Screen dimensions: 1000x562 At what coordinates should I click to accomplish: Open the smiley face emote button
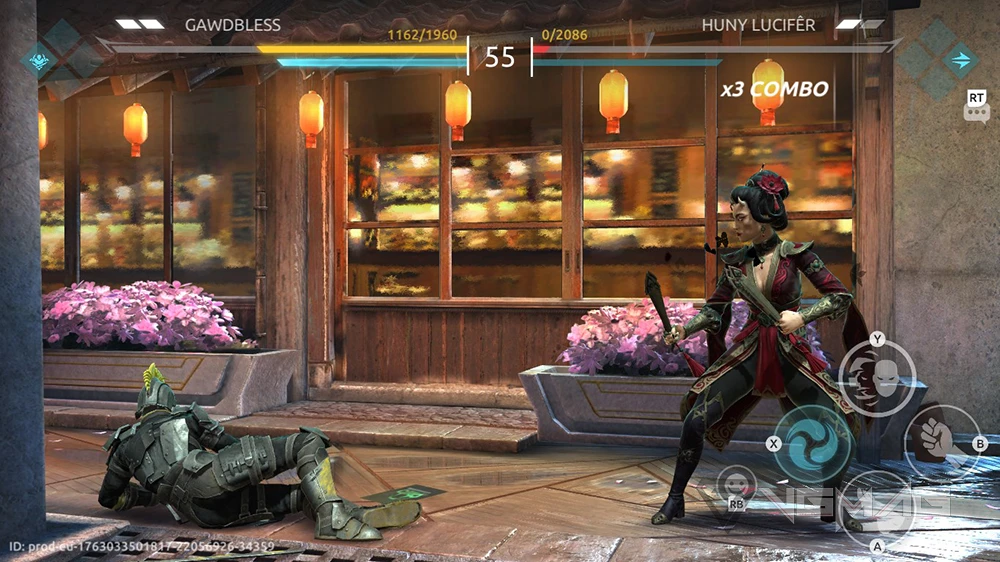point(738,481)
